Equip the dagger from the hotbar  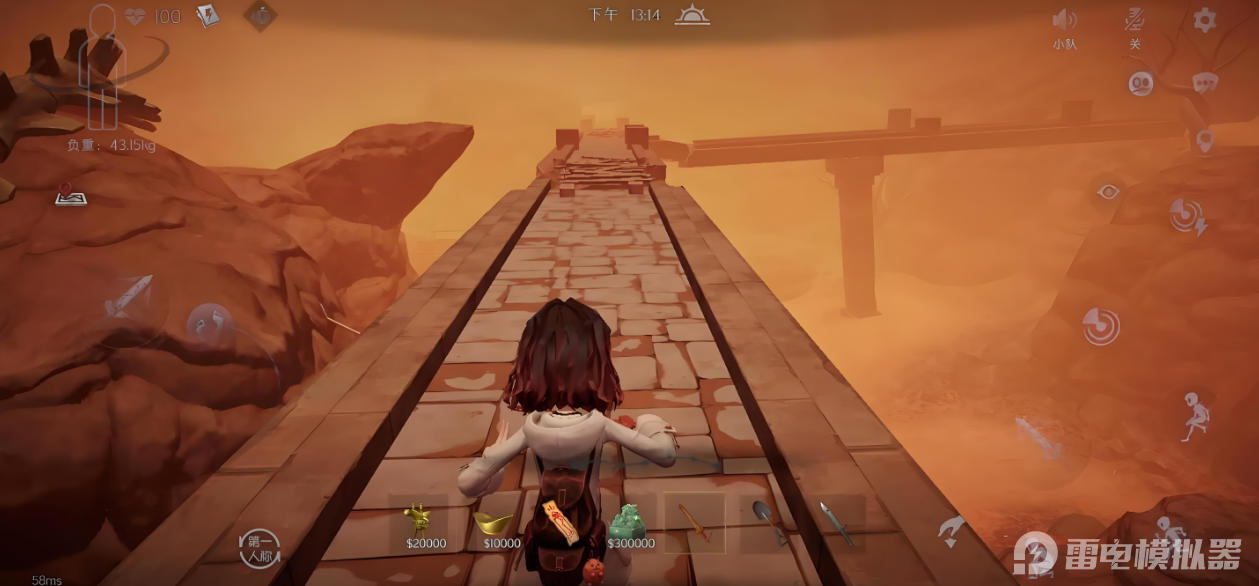[x=834, y=522]
